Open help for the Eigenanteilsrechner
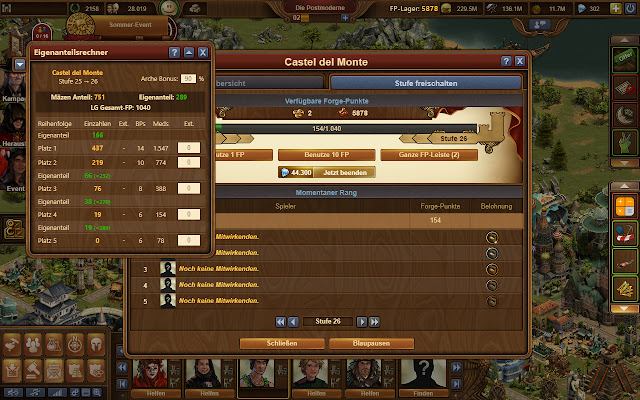This screenshot has width=640, height=400. pos(174,51)
